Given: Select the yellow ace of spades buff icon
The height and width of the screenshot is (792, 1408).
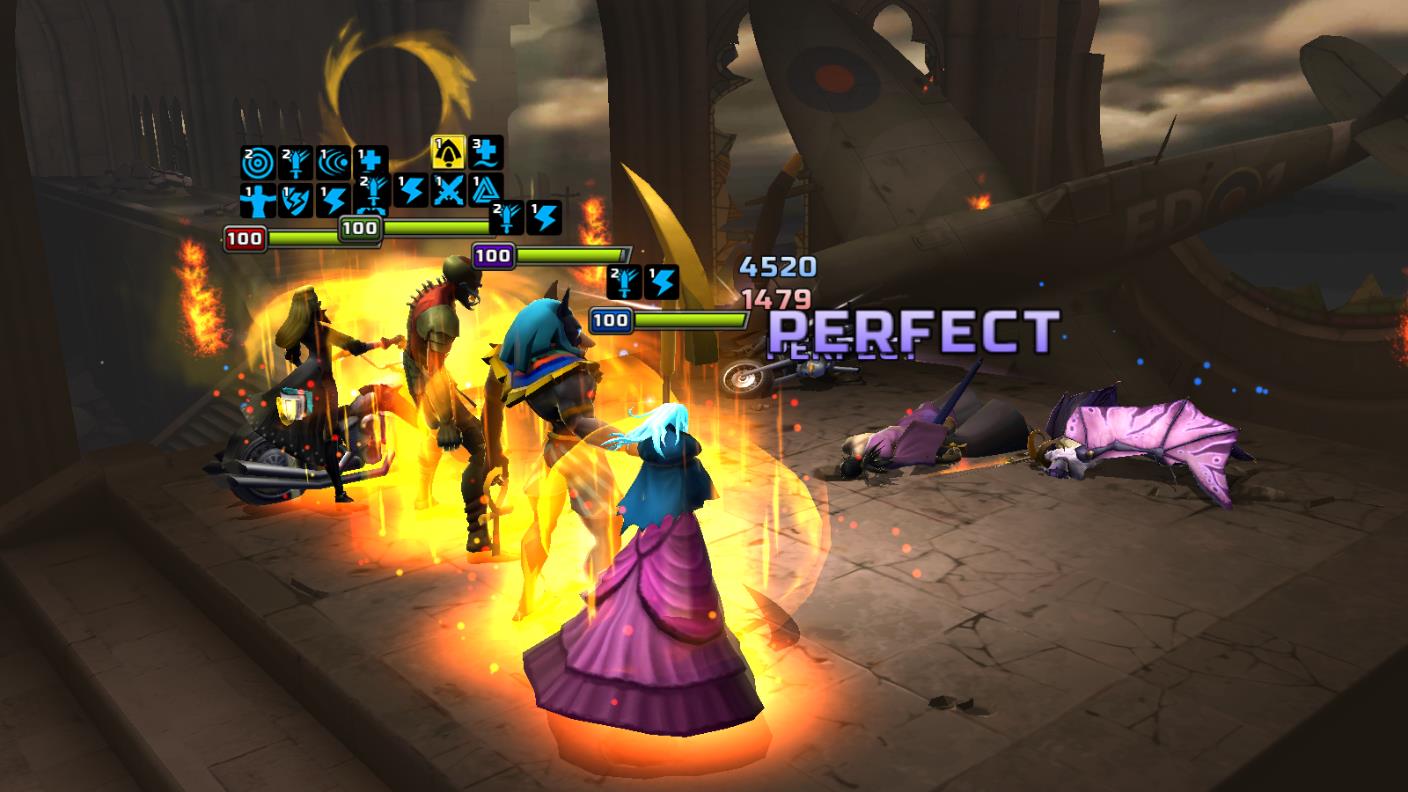Looking at the screenshot, I should point(446,152).
